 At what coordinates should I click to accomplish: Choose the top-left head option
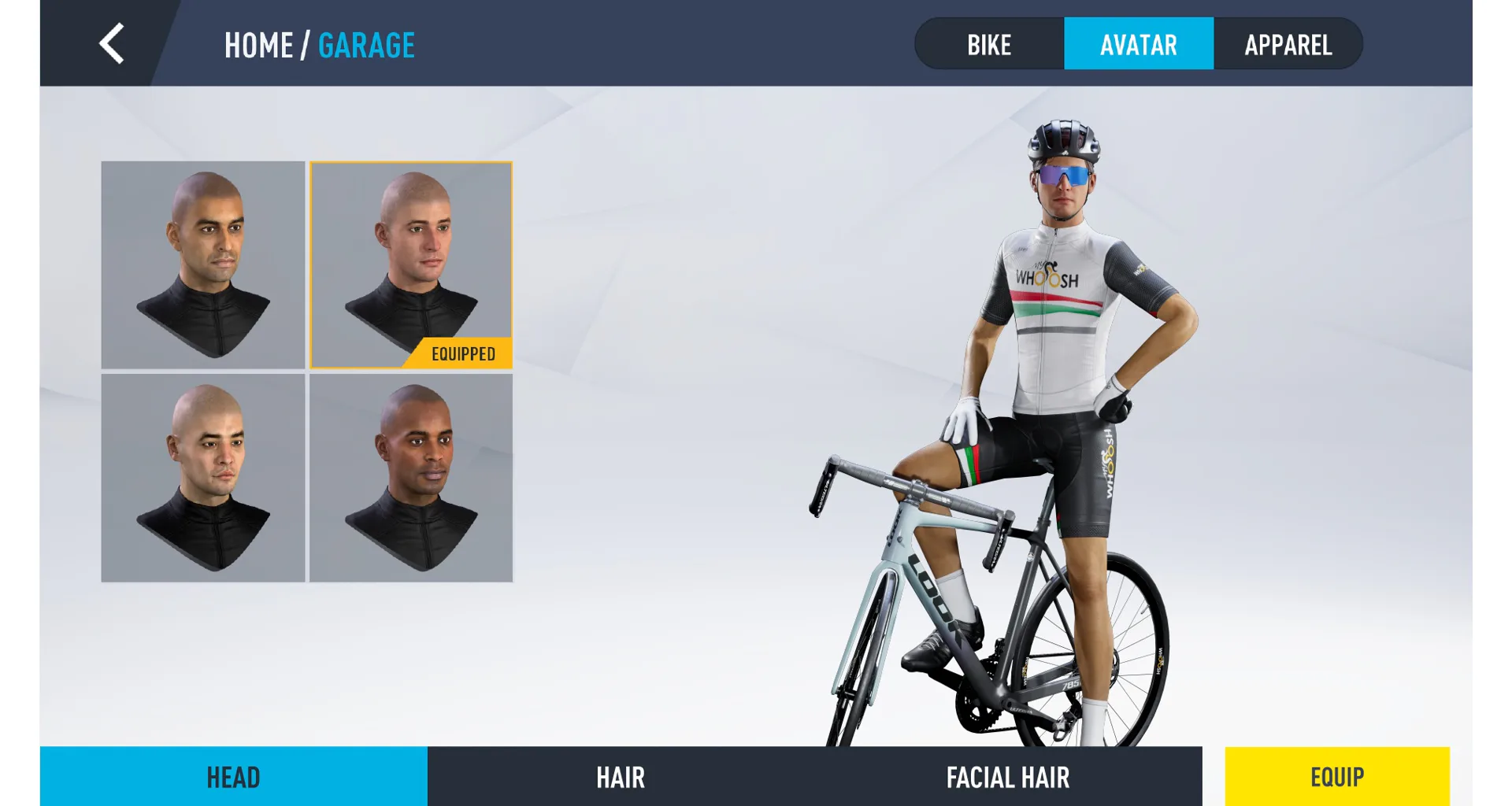(x=203, y=264)
